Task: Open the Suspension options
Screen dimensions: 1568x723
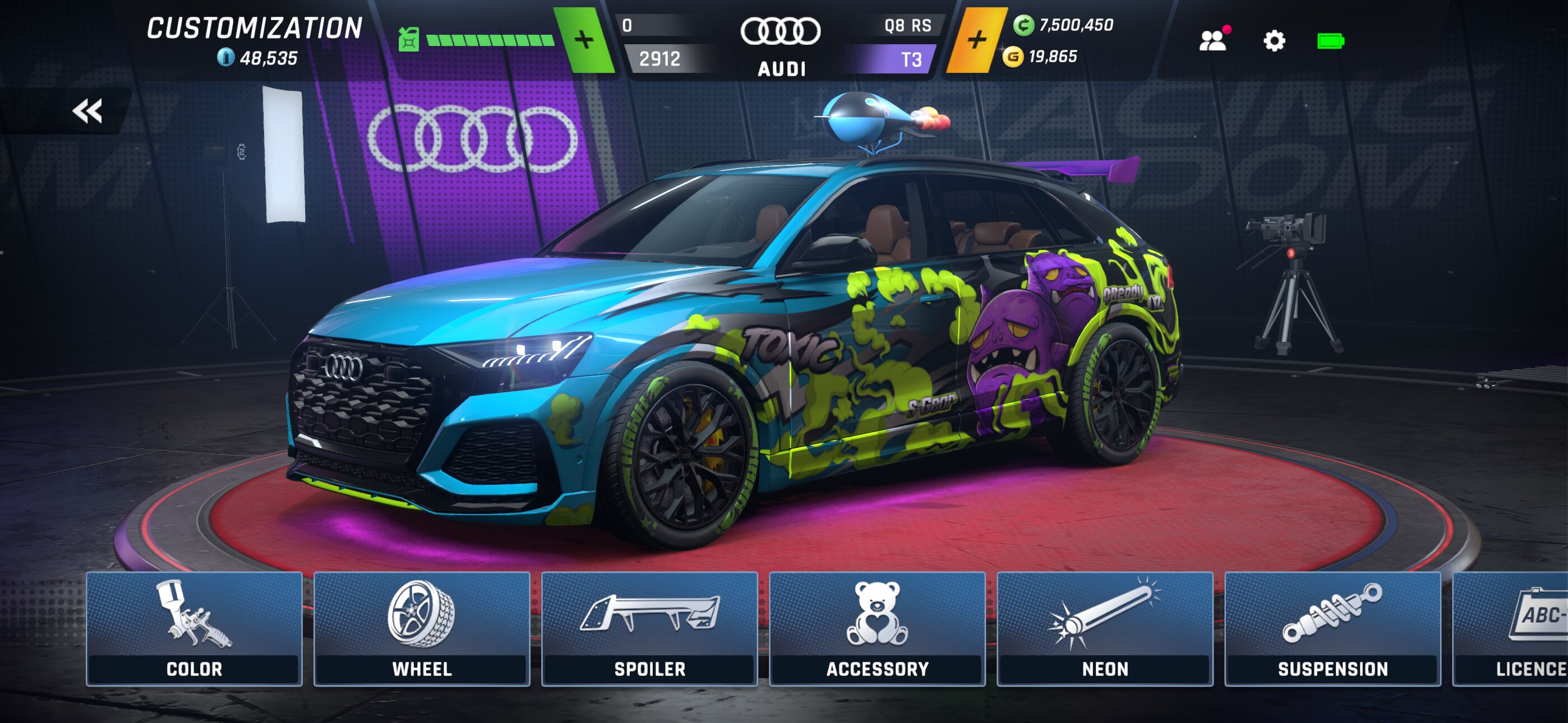Action: click(x=1332, y=629)
